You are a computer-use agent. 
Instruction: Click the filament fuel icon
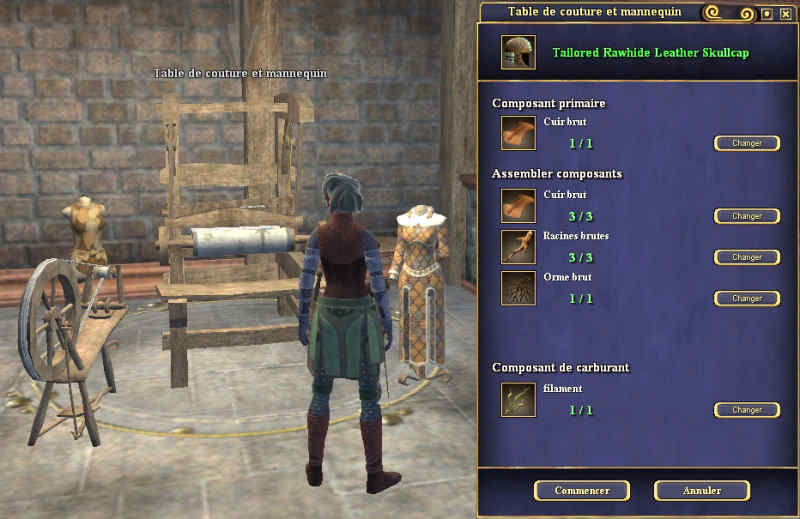point(518,400)
